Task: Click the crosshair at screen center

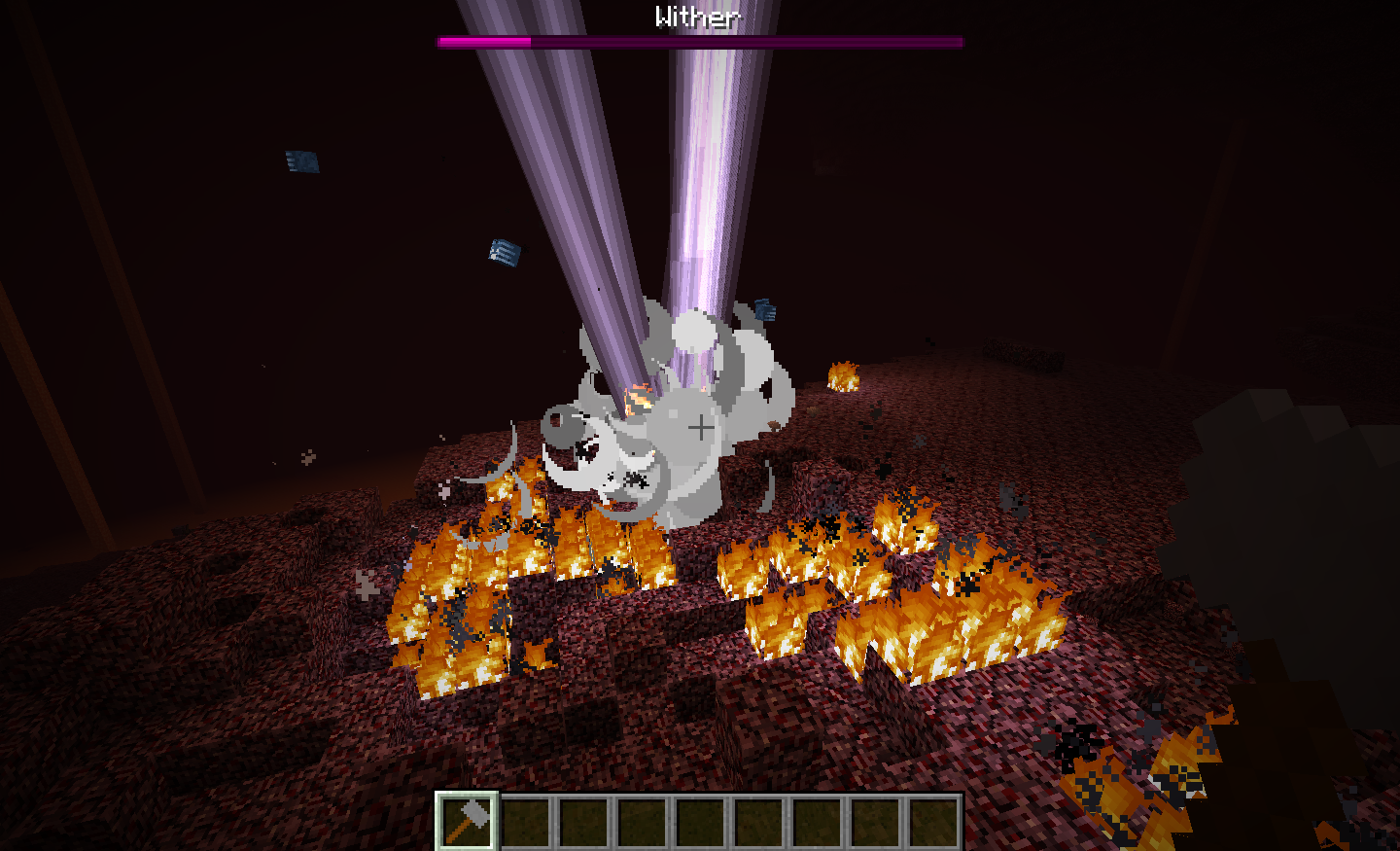Action: point(700,425)
